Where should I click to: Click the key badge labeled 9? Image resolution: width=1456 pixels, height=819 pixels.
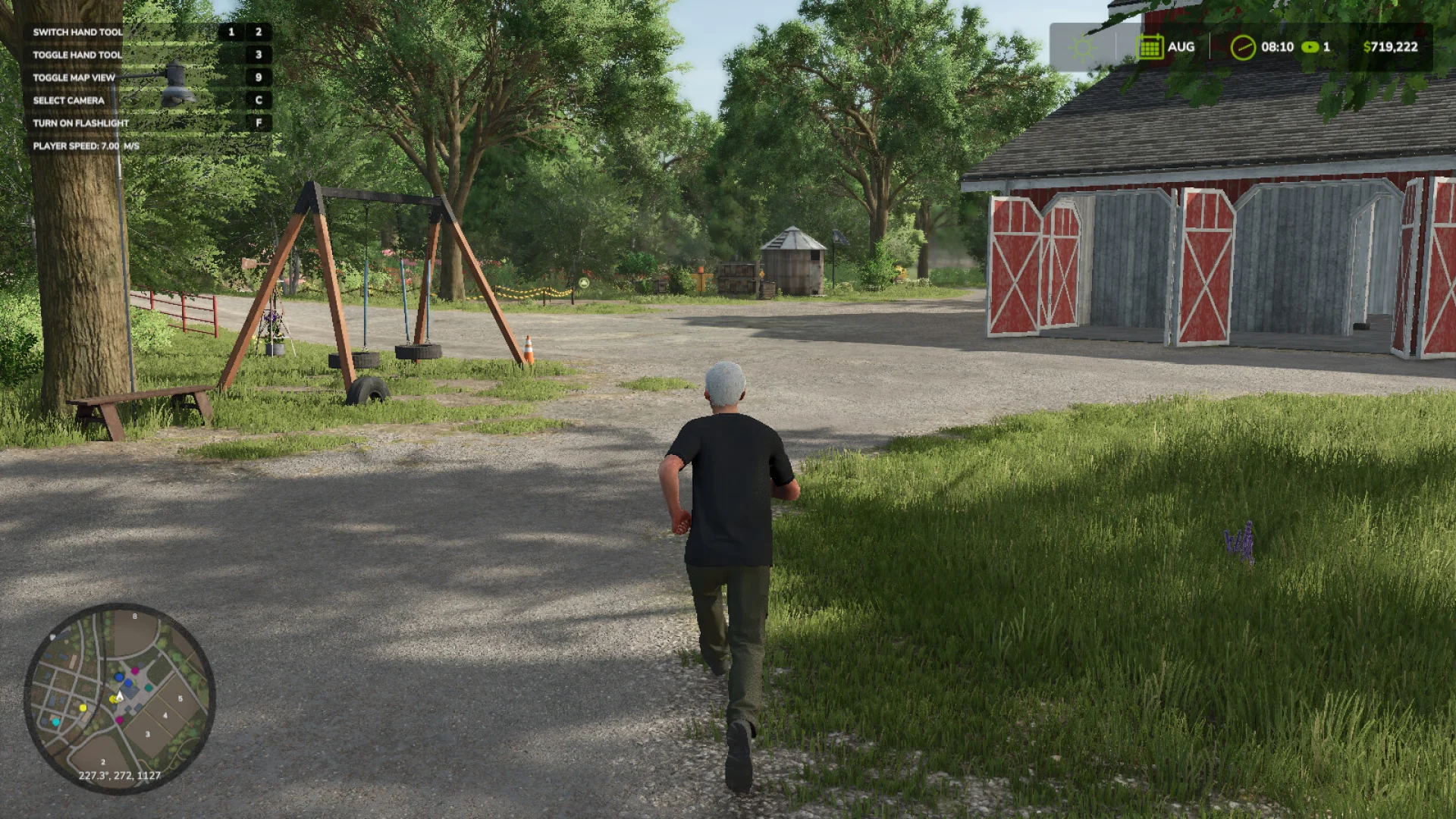click(x=258, y=77)
